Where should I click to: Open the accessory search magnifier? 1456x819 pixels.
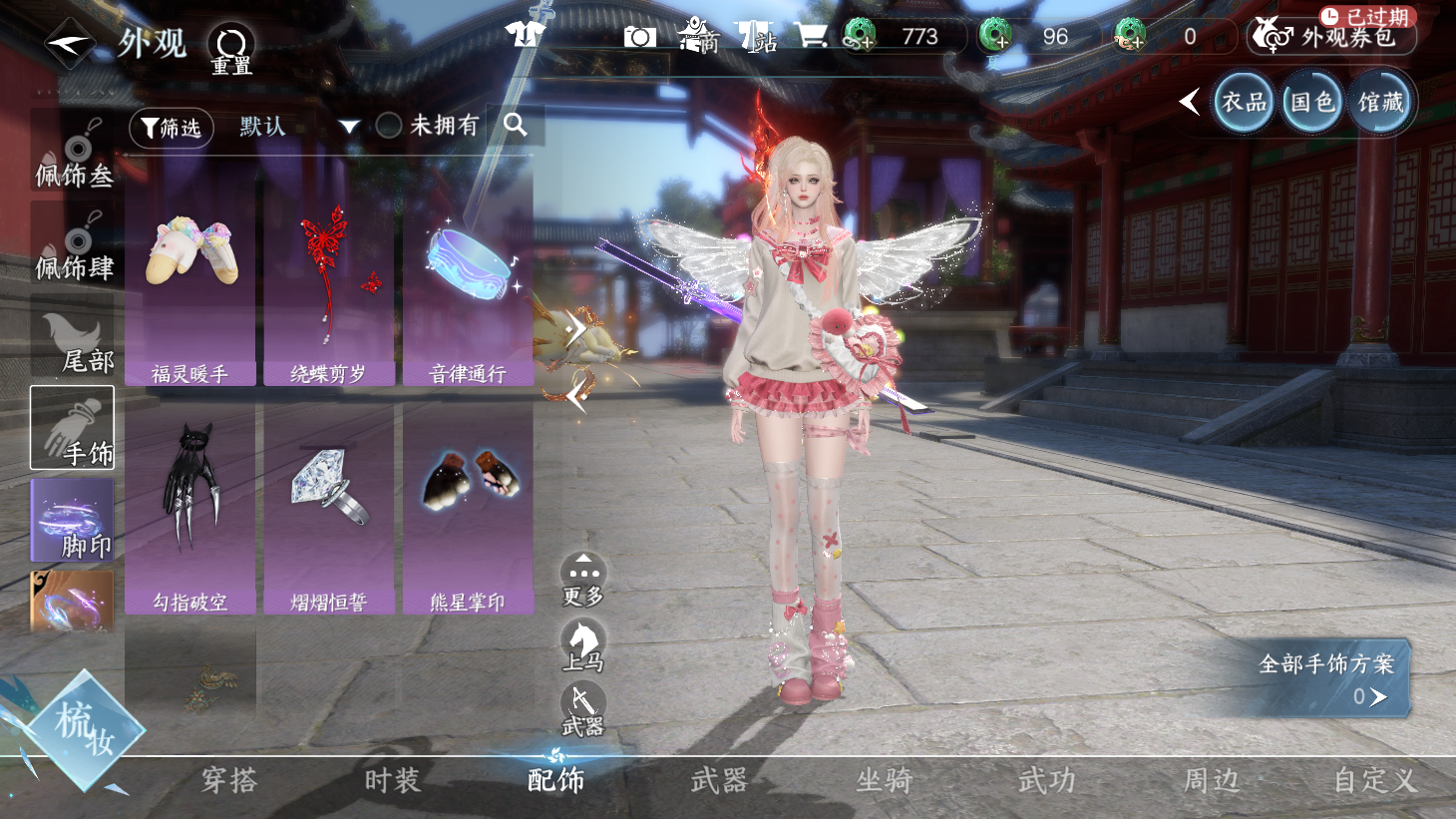pos(516,125)
